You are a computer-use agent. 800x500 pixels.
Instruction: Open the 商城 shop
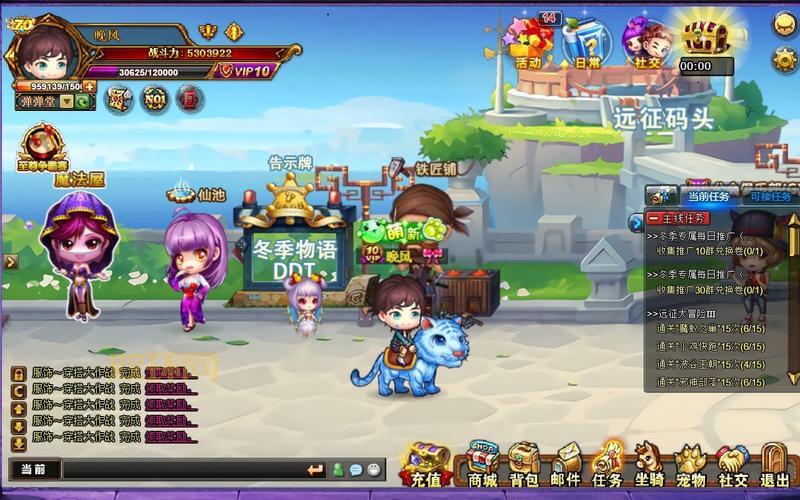click(482, 463)
